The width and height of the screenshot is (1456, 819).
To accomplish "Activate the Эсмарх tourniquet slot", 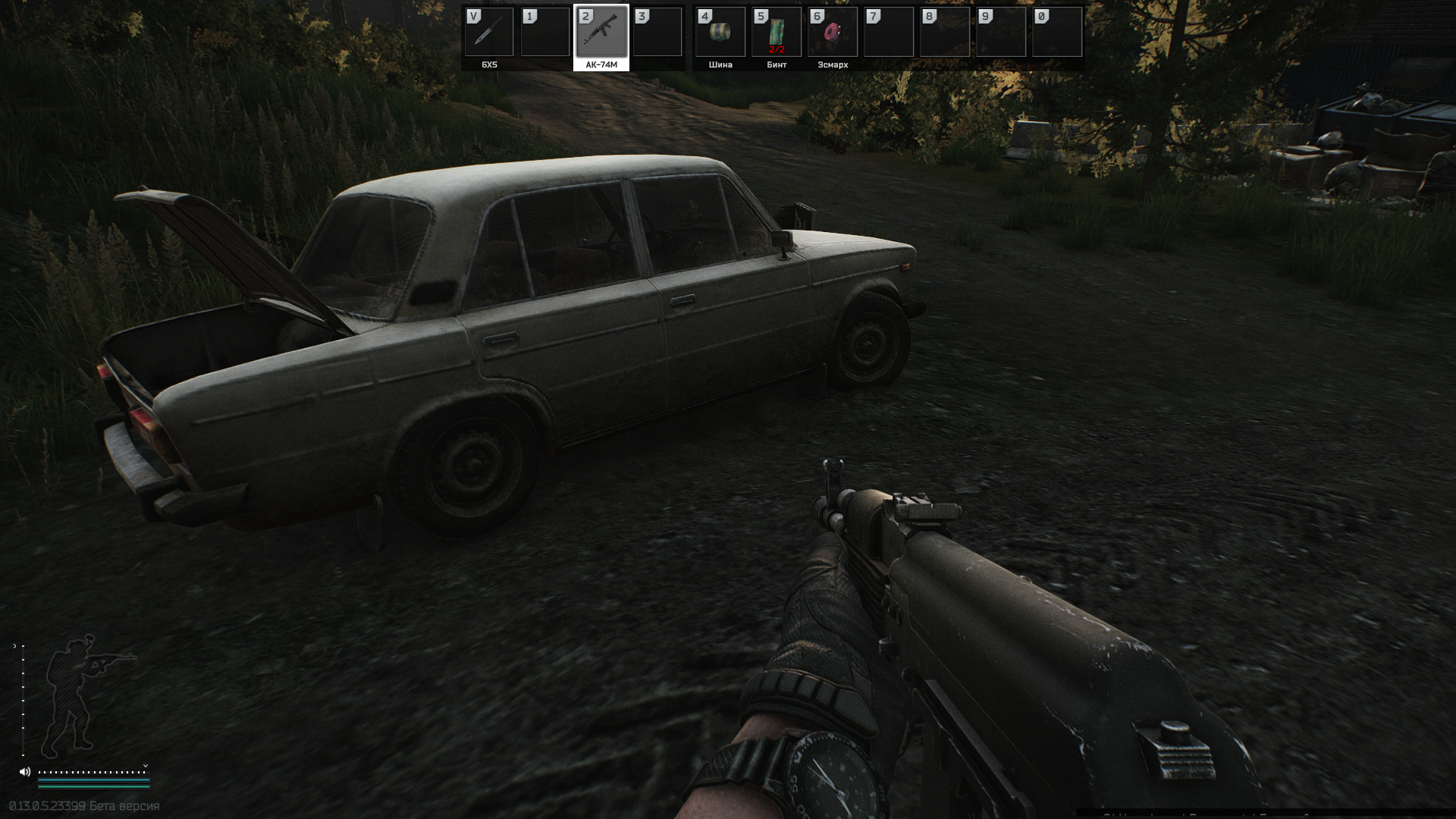I will point(832,33).
